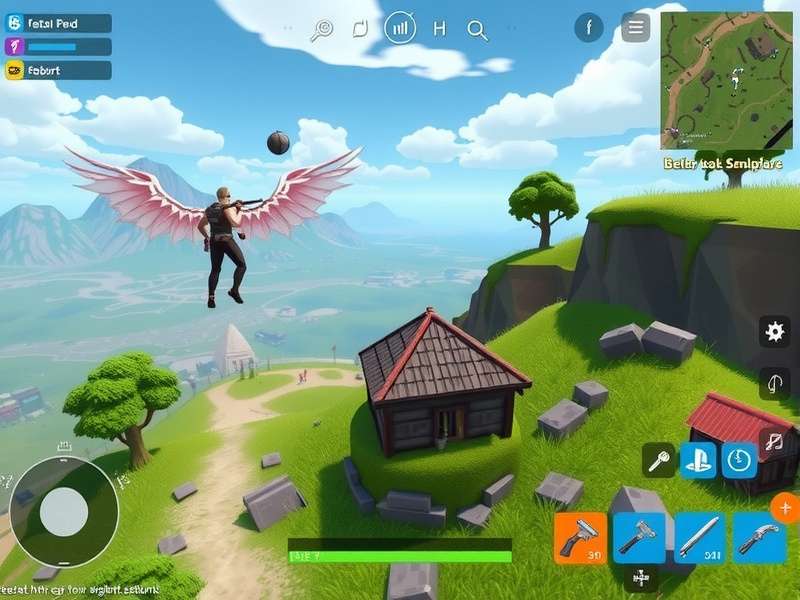Select the long blade weapon slot
This screenshot has height=600, width=800.
(699, 538)
